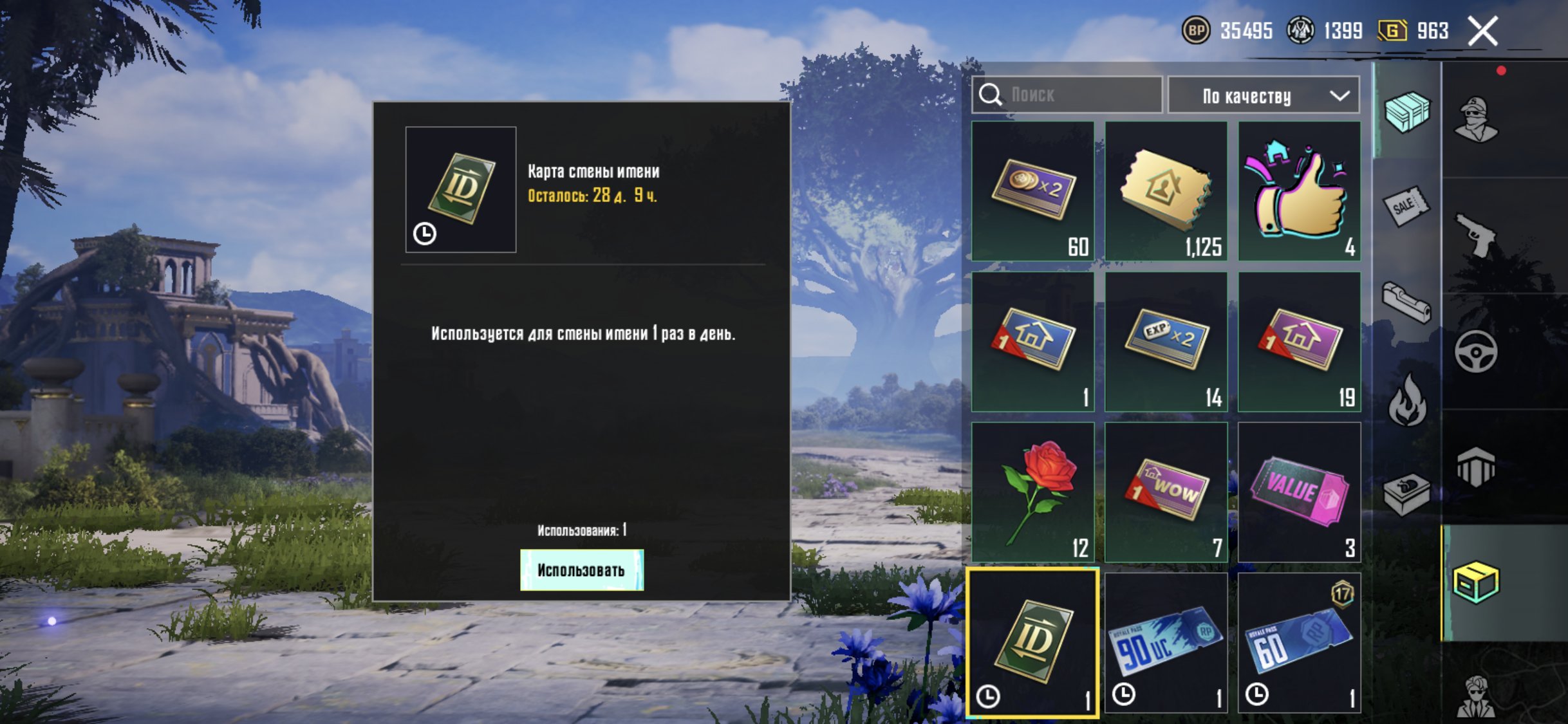Select the VALUE ticket slot

pyautogui.click(x=1299, y=492)
